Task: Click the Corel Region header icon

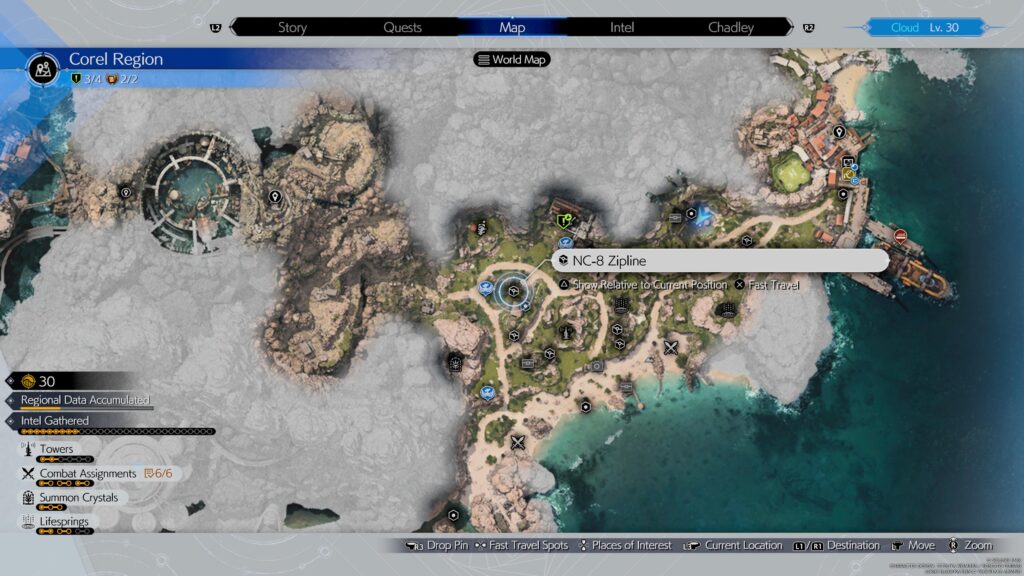Action: (44, 67)
